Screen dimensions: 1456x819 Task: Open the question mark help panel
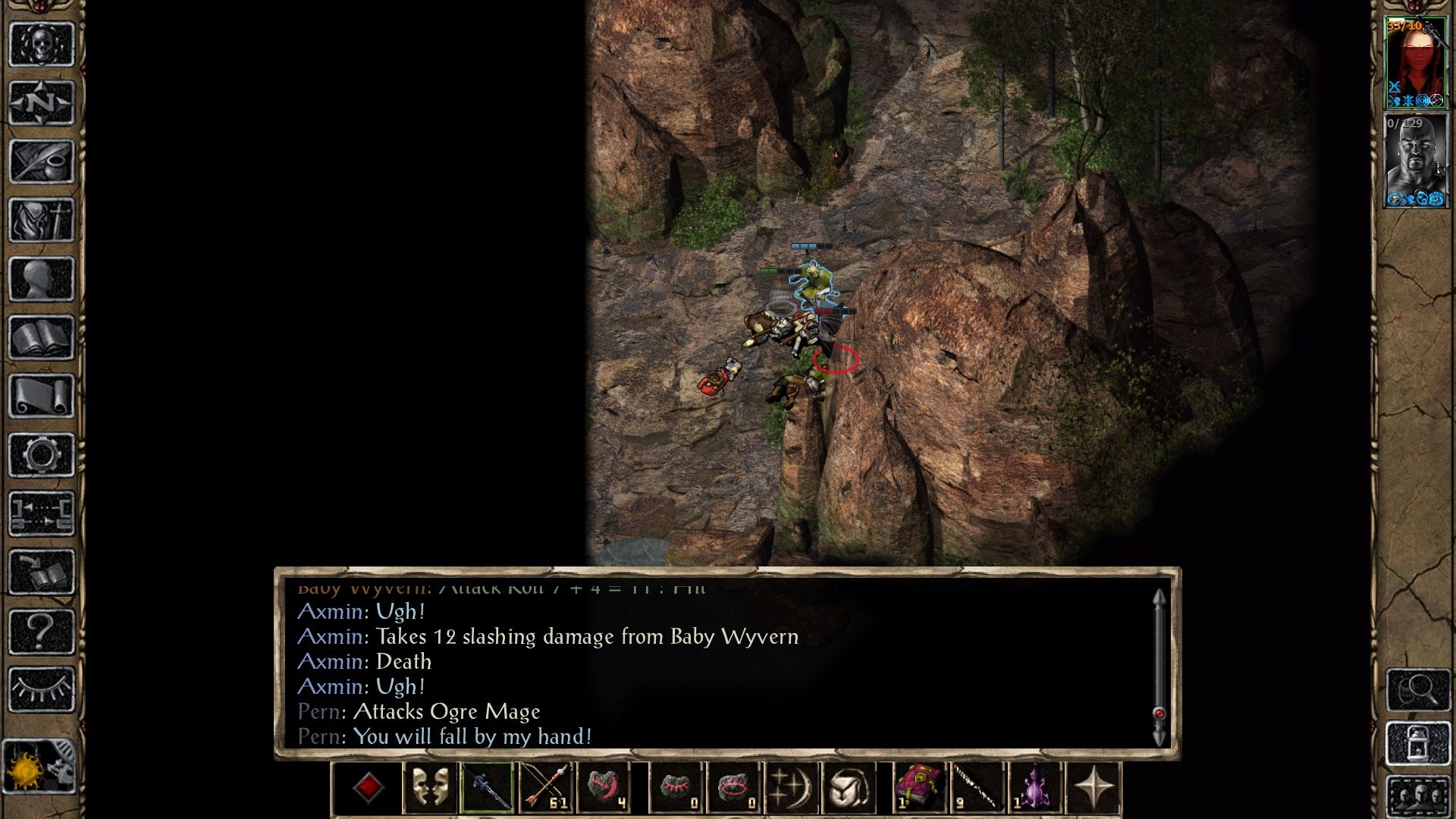point(42,629)
